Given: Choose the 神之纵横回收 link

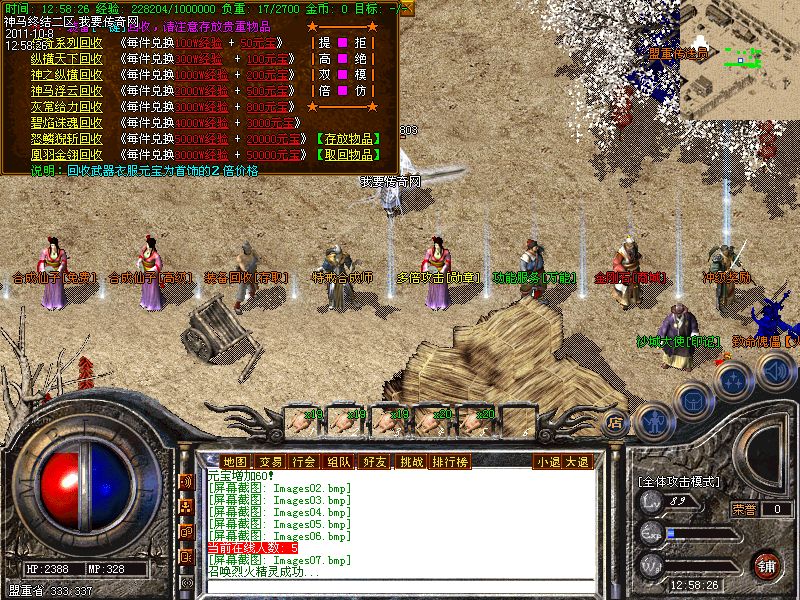Looking at the screenshot, I should 66,75.
